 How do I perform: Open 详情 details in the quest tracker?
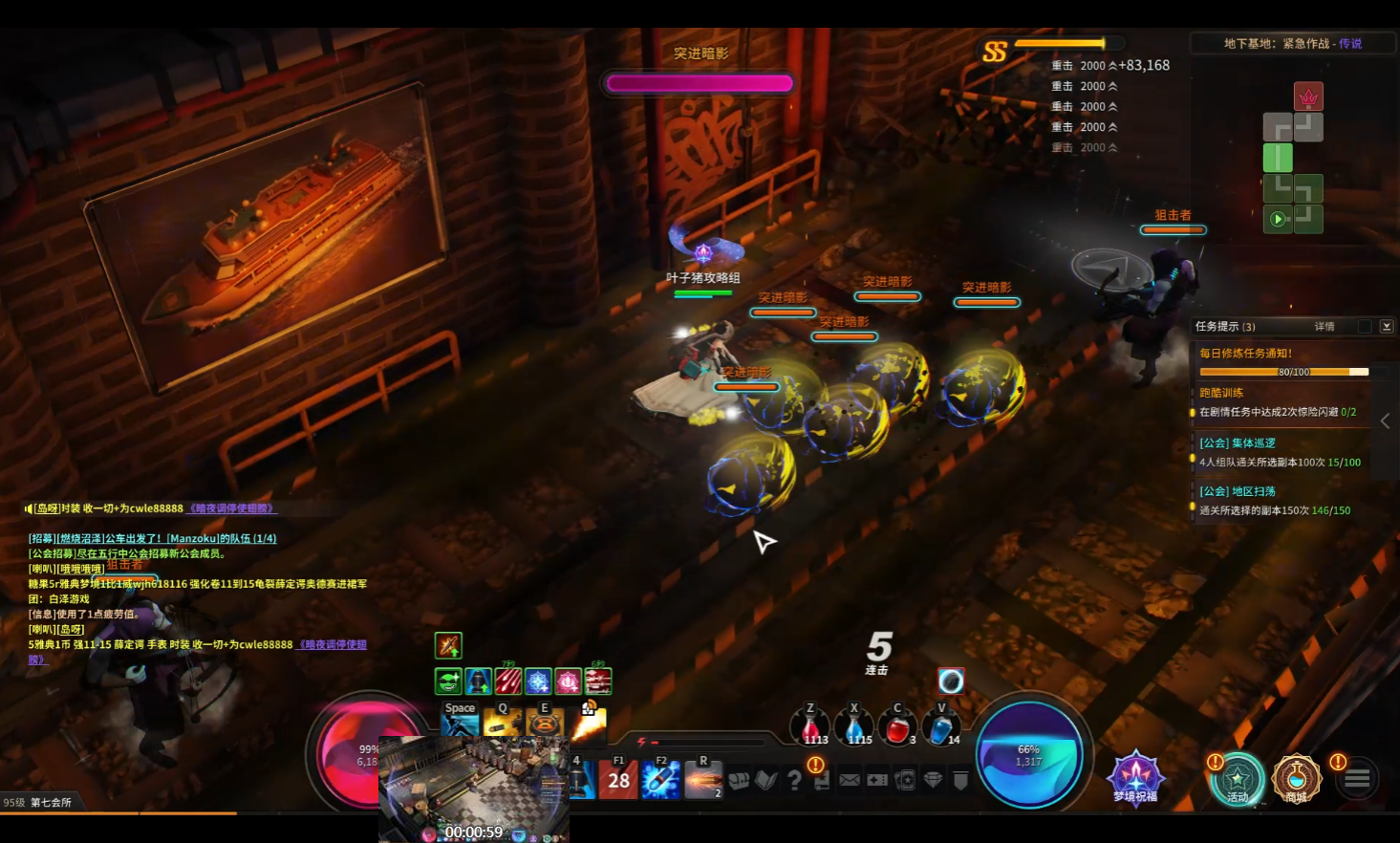1325,327
